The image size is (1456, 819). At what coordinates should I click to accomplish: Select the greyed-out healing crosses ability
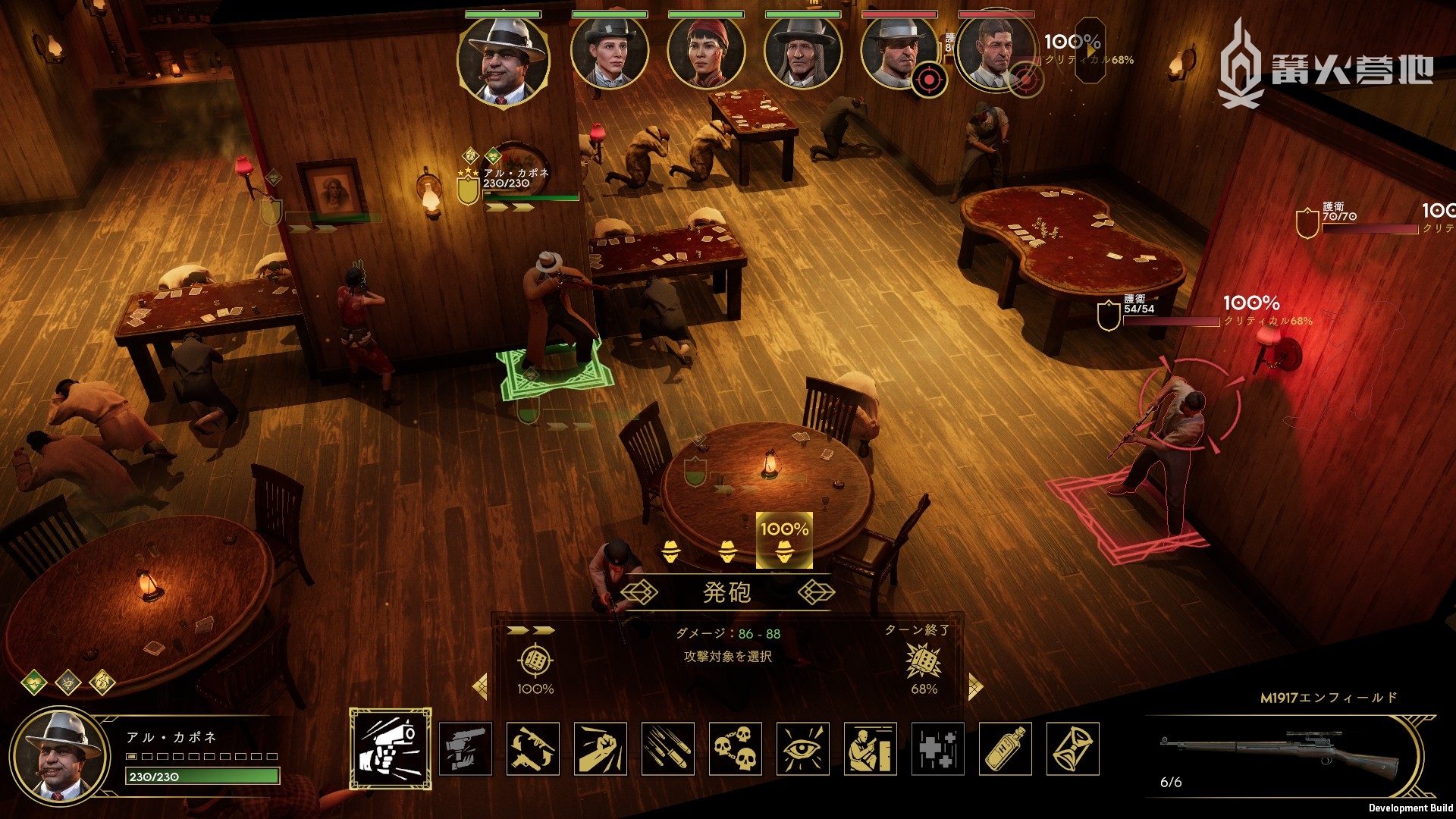coord(938,748)
